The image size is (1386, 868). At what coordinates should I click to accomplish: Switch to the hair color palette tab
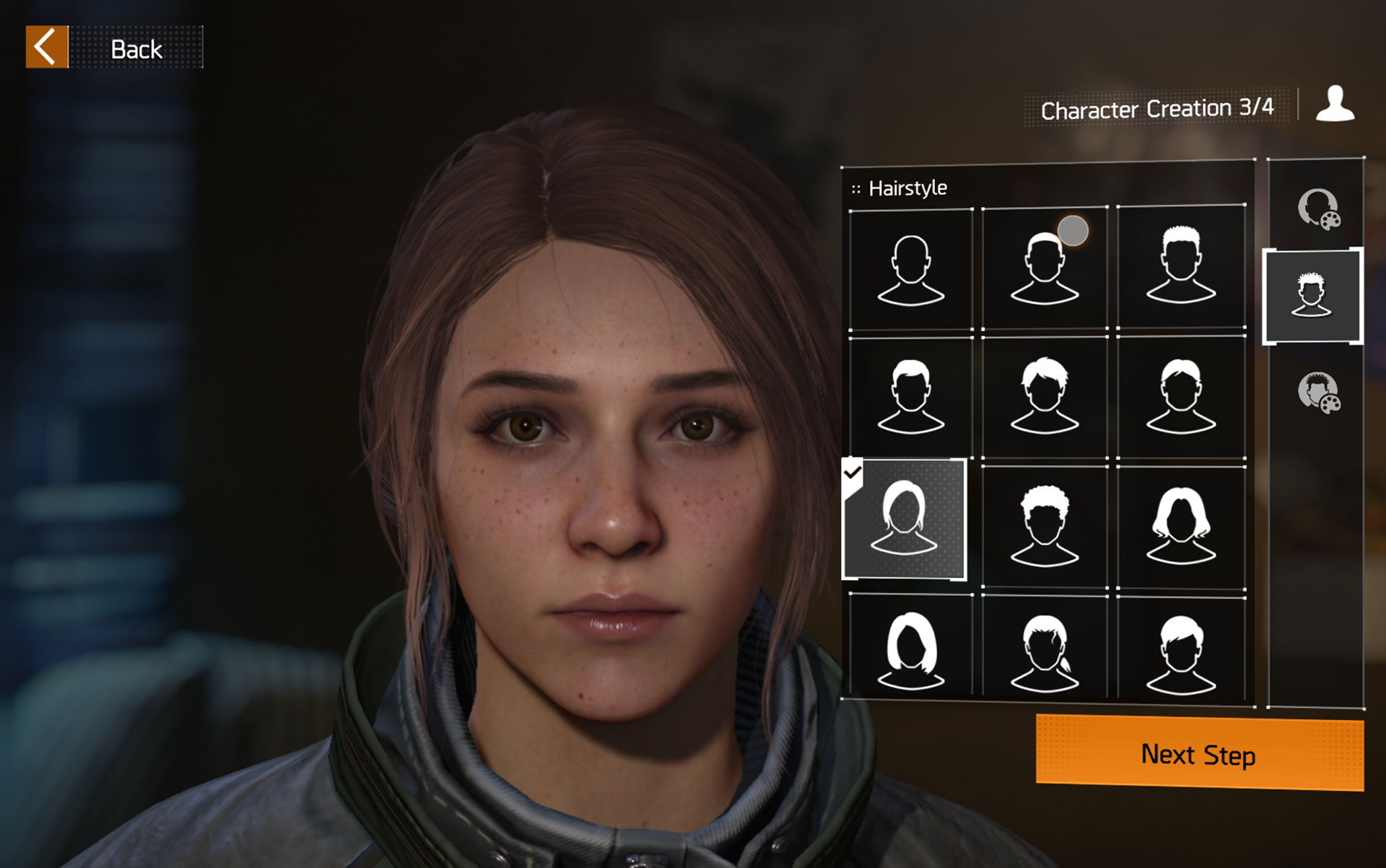pyautogui.click(x=1317, y=393)
